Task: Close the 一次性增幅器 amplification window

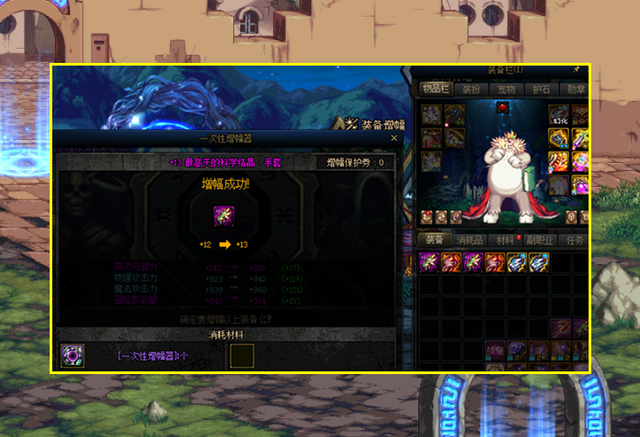Action: [x=394, y=140]
